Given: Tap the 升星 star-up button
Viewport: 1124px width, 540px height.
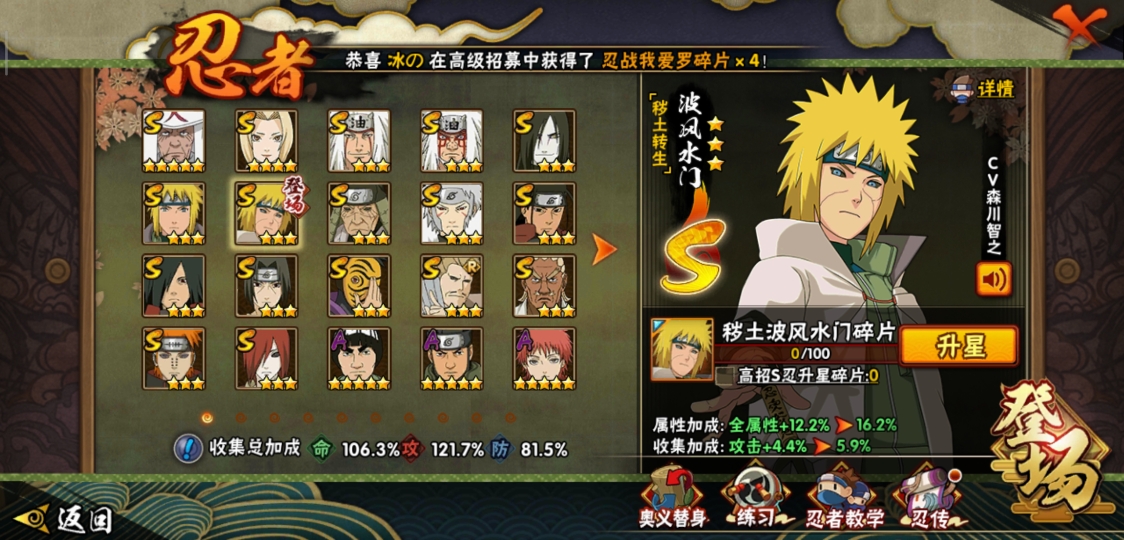Looking at the screenshot, I should (x=958, y=346).
